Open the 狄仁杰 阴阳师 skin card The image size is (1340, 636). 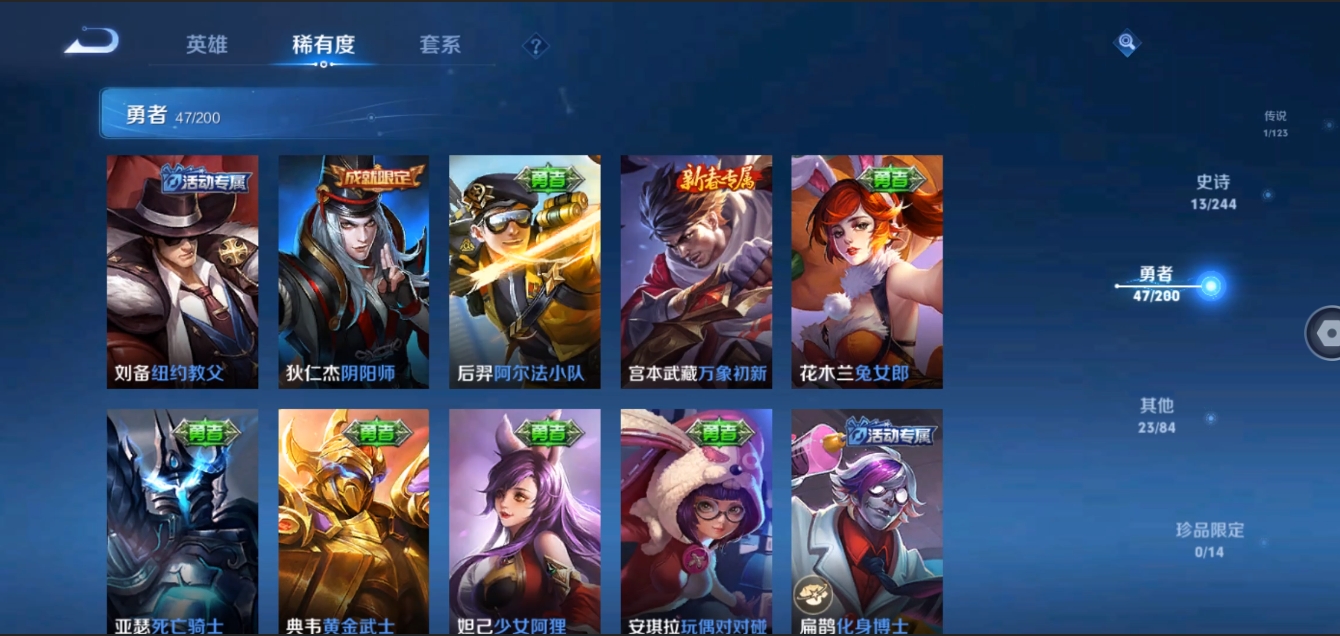tap(353, 271)
